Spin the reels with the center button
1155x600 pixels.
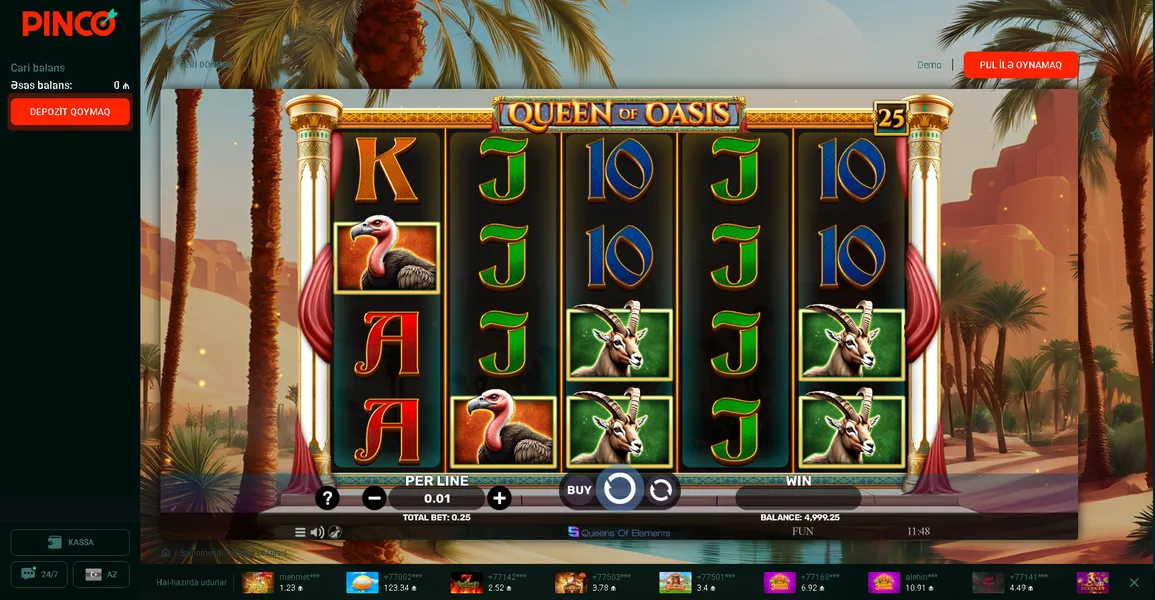(620, 489)
